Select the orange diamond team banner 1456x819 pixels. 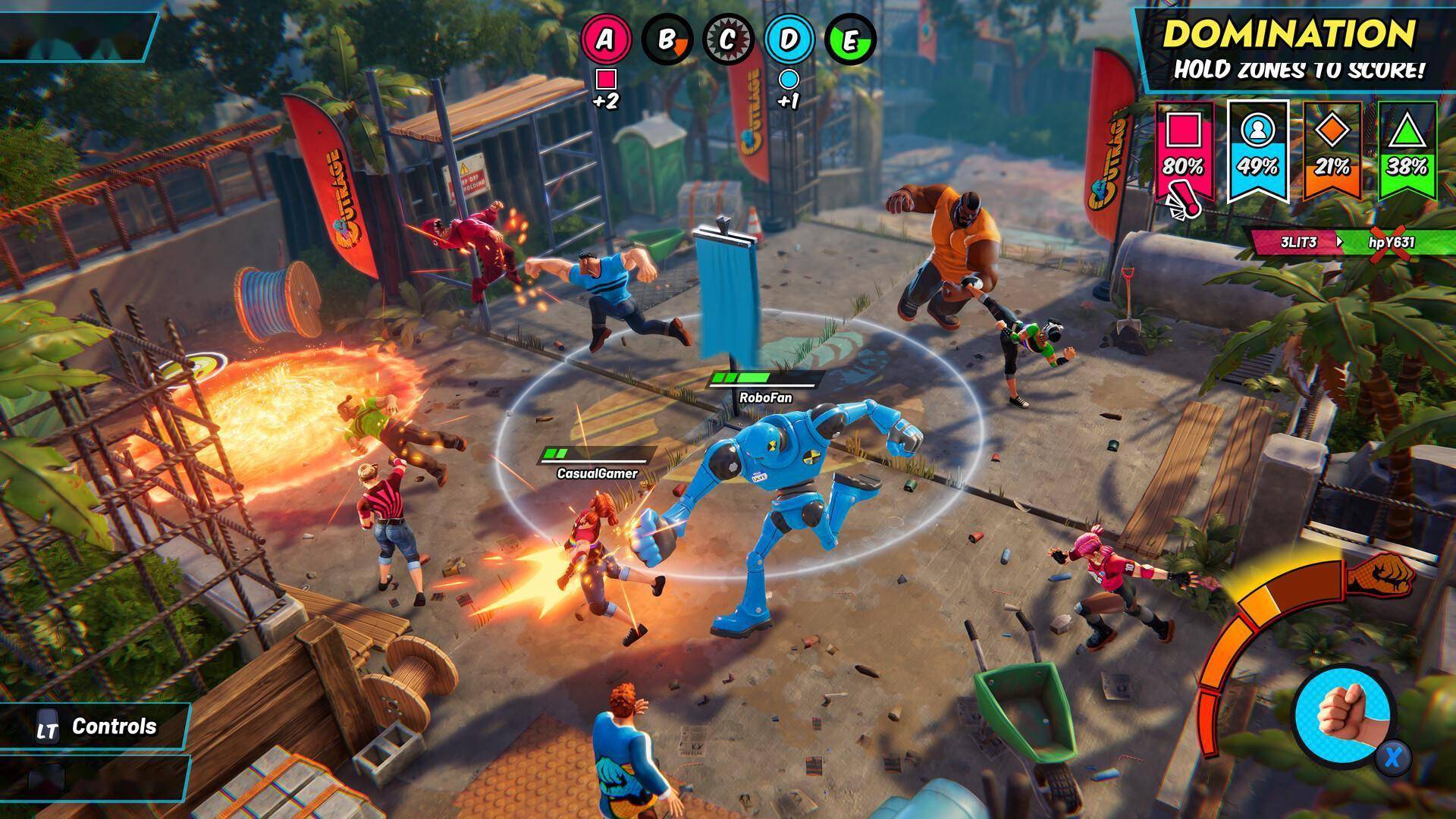[1332, 152]
